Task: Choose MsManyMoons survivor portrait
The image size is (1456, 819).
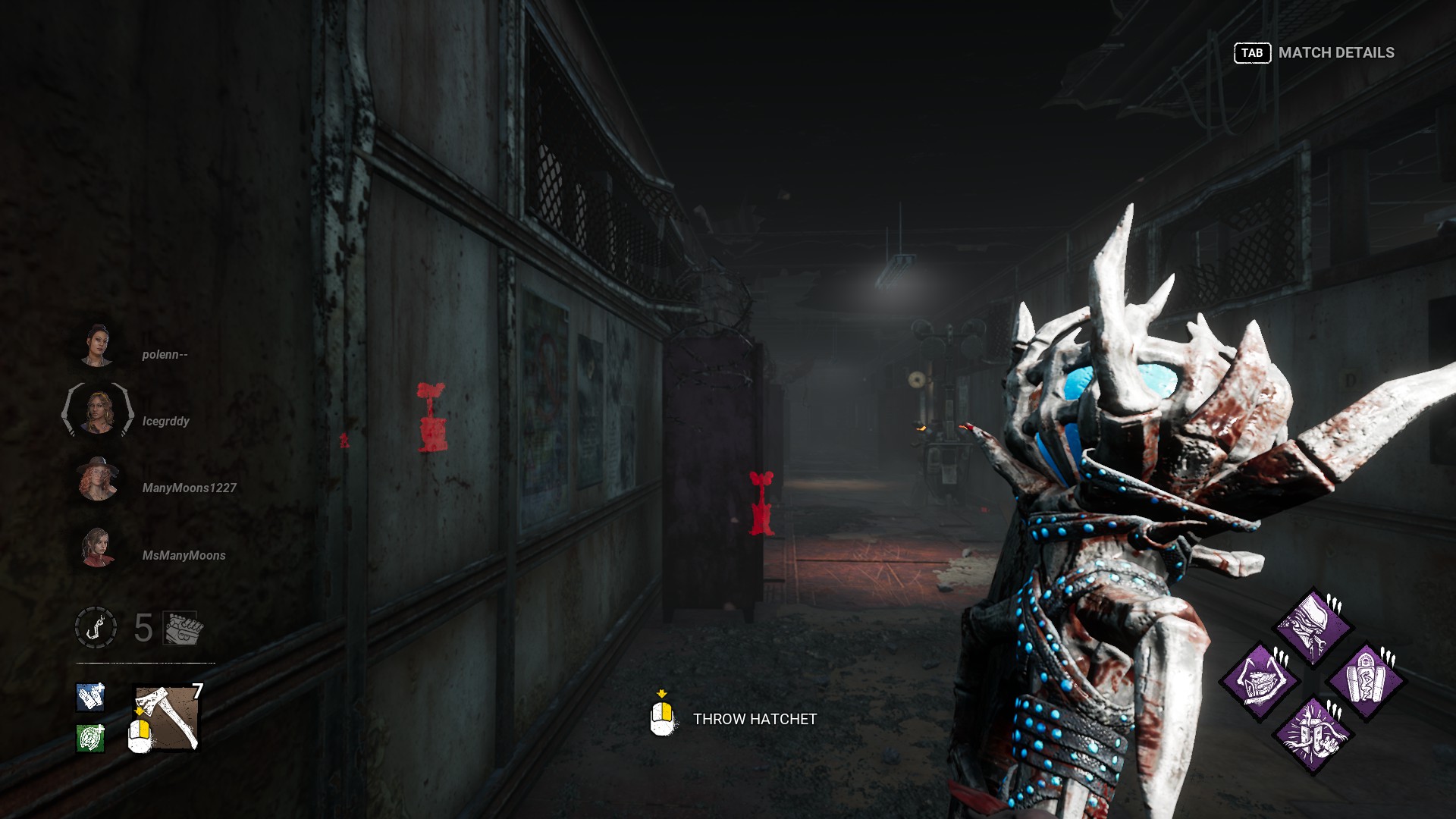Action: click(x=98, y=547)
